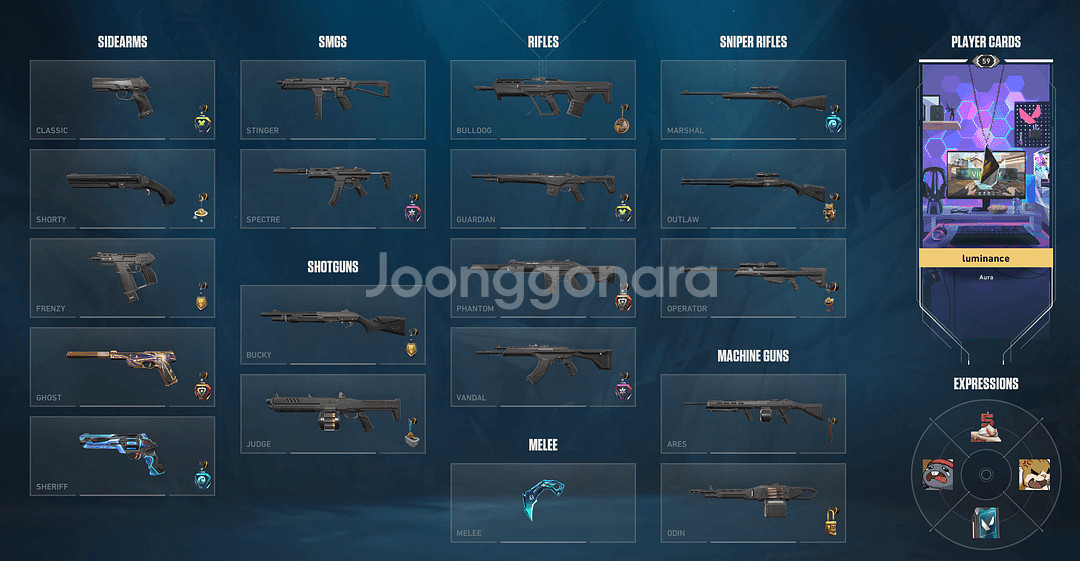Screen dimensions: 1080x561
Task: Open the Shorty weapon slot
Action: click(122, 188)
